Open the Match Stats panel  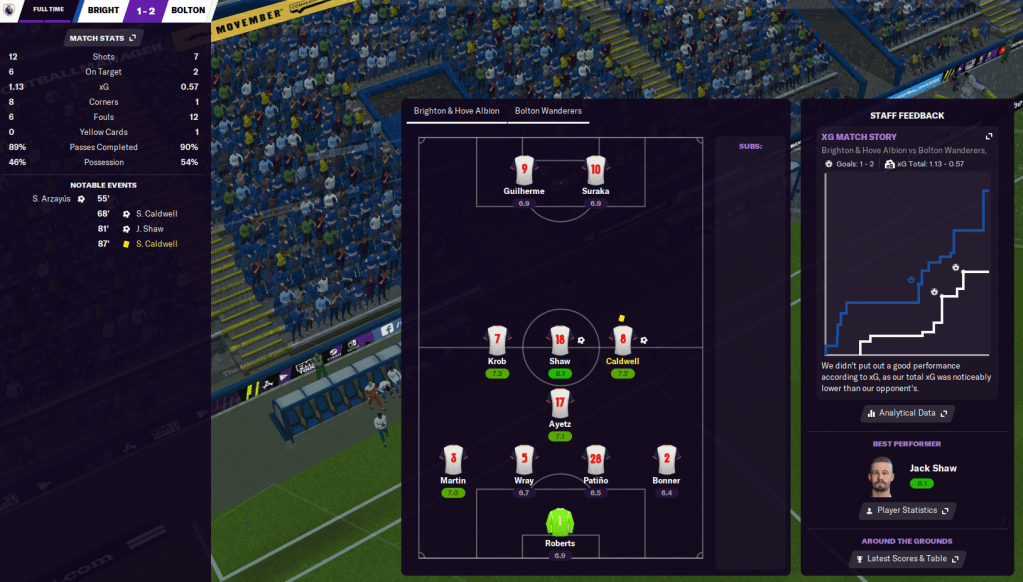(102, 38)
